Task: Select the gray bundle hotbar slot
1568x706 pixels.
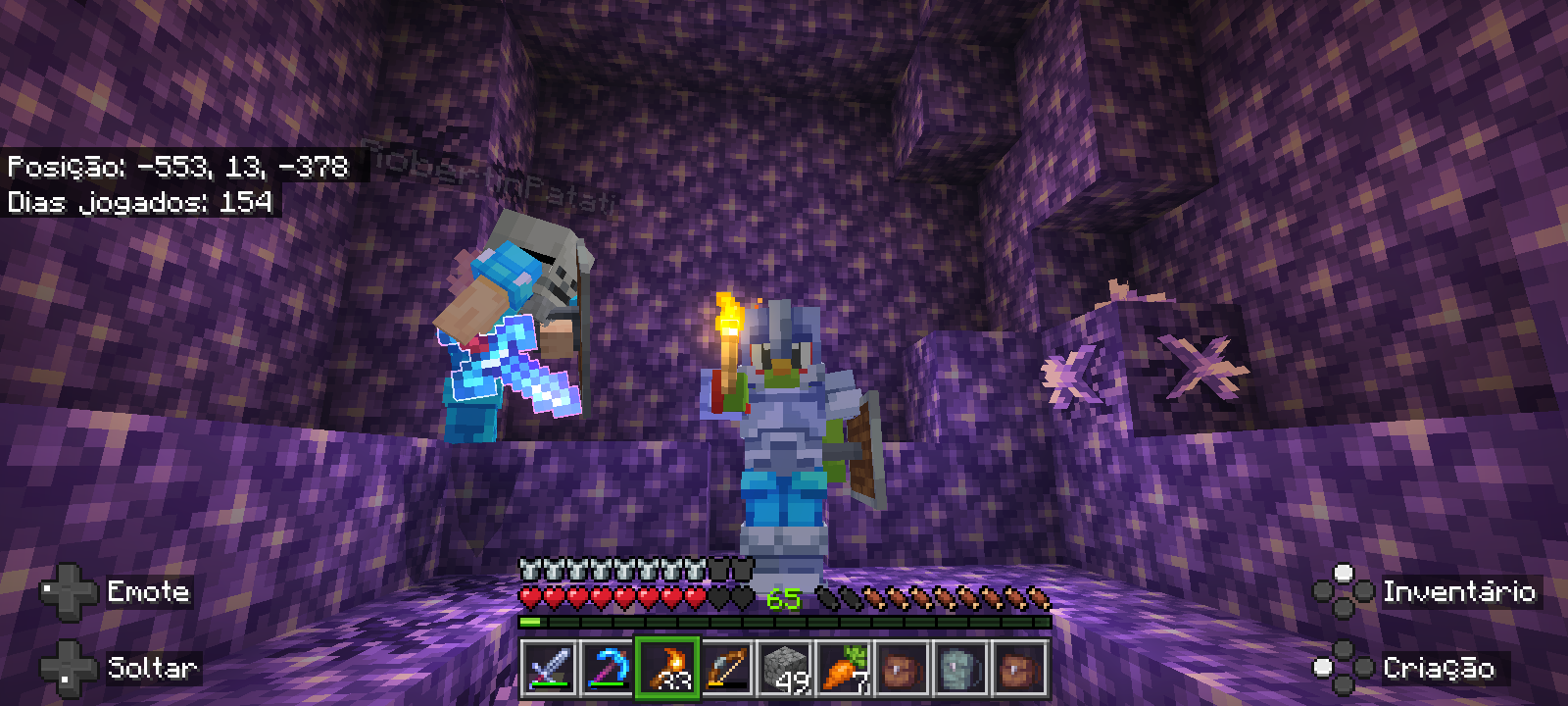Action: 961,669
